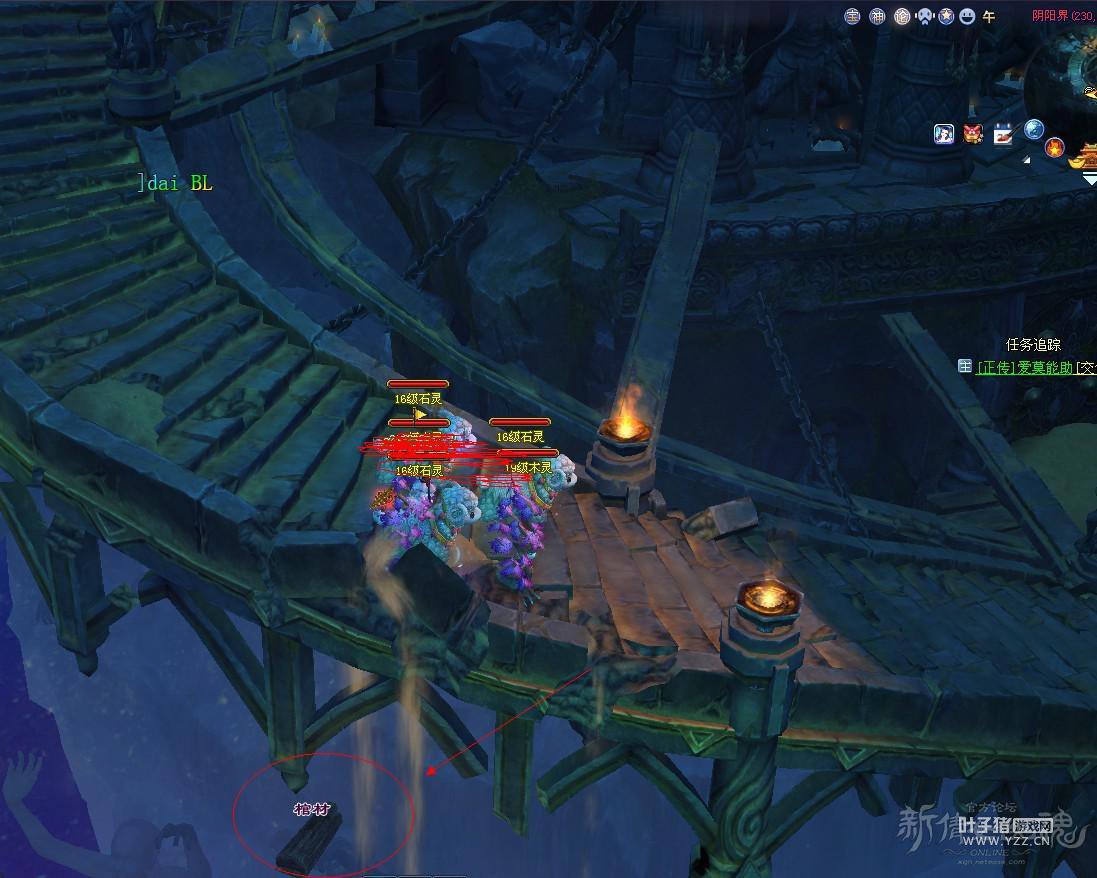The width and height of the screenshot is (1097, 878).
Task: Click the smiley face icon
Action: tap(967, 16)
